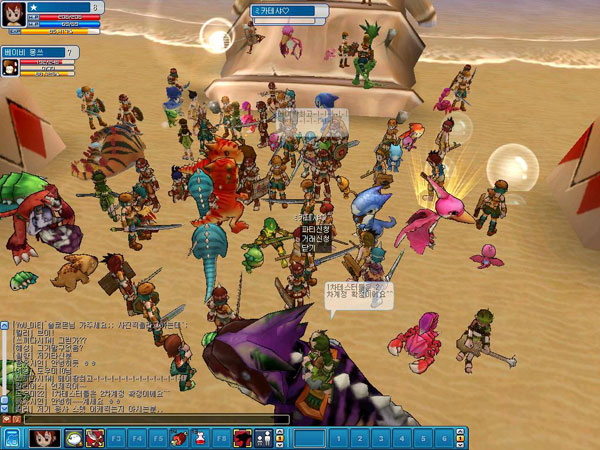This screenshot has height=450, width=600.
Task: Activate the F8 hotkey slot
Action: (220, 438)
